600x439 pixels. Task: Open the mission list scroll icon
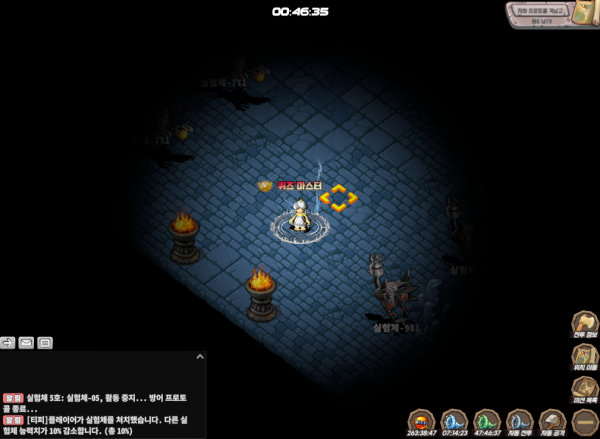pos(584,391)
